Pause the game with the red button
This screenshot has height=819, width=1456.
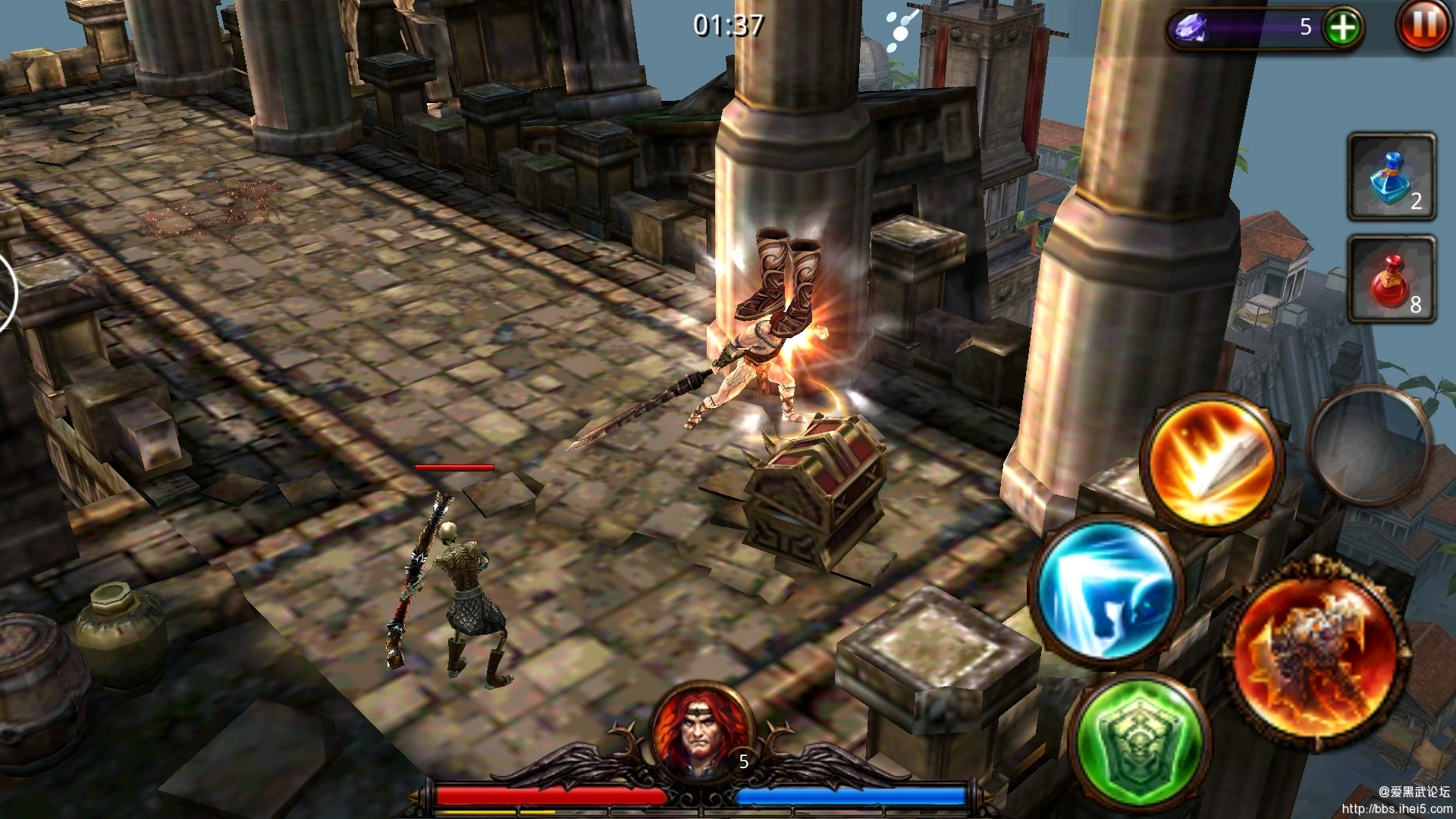pyautogui.click(x=1423, y=26)
